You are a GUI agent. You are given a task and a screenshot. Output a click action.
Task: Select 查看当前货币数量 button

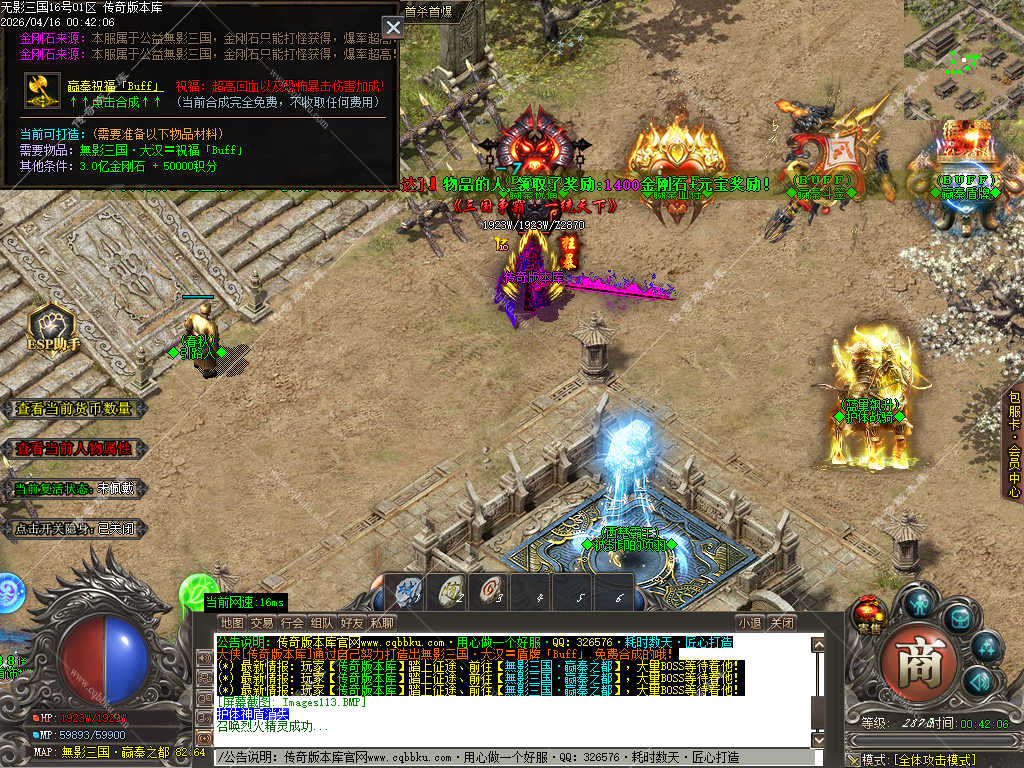pos(75,409)
